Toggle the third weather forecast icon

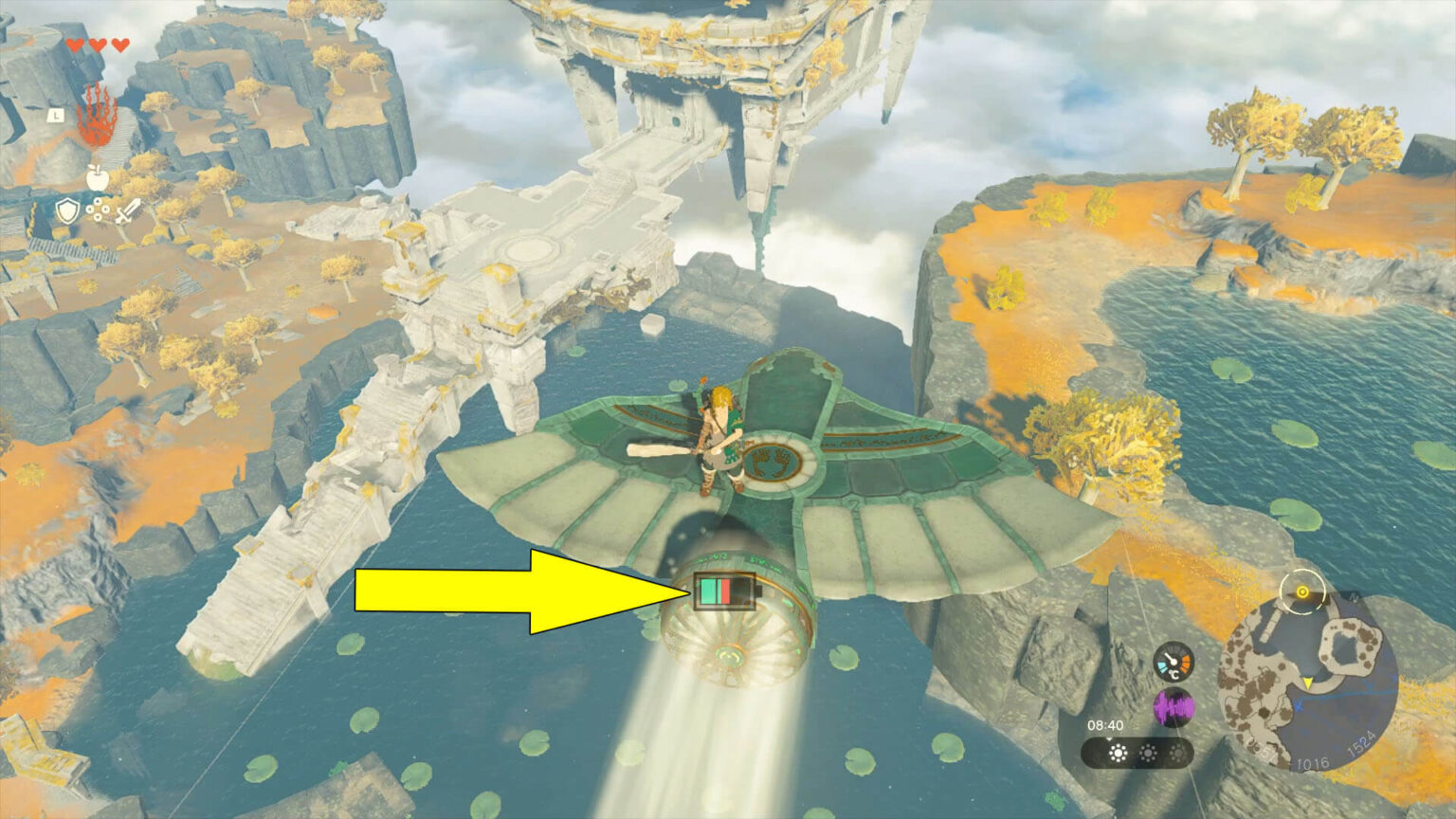pos(1177,754)
